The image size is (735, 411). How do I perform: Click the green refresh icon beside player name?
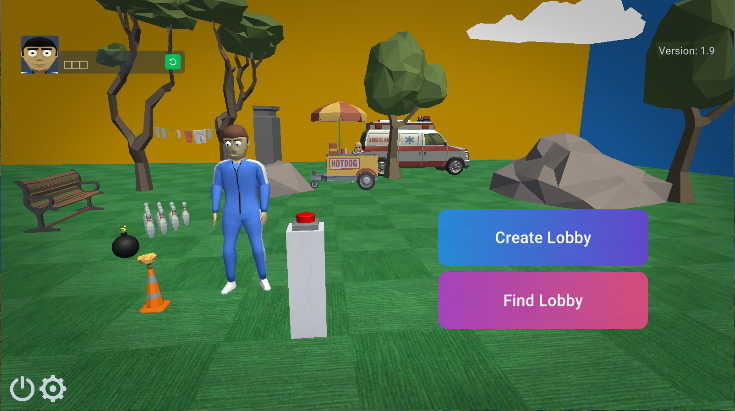click(172, 62)
